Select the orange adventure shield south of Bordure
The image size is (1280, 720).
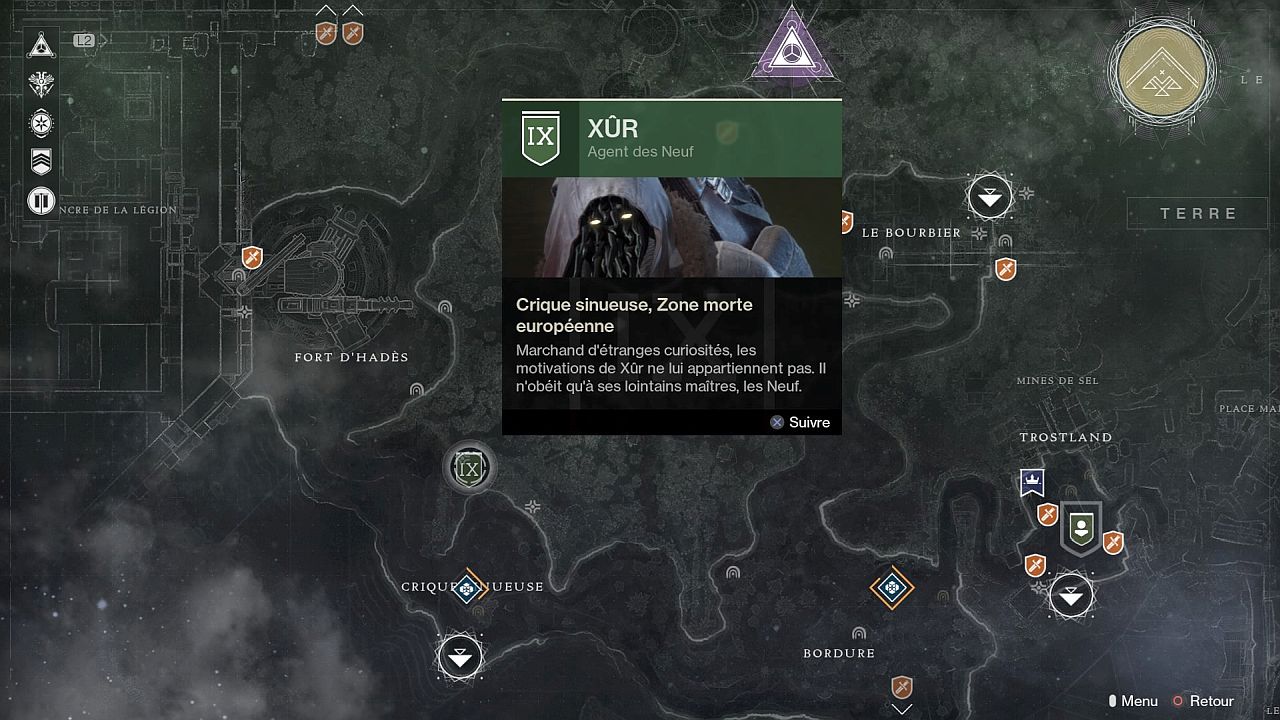pos(902,687)
